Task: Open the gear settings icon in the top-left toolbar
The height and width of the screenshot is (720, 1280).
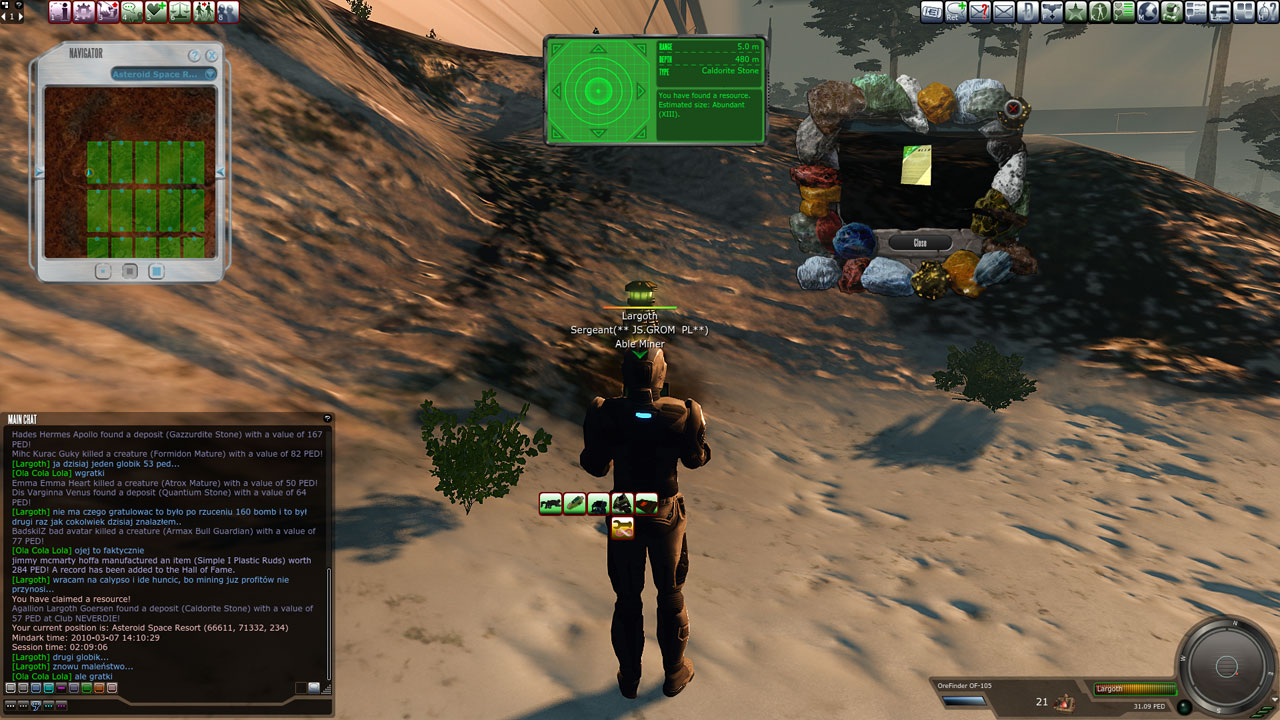Action: [83, 12]
